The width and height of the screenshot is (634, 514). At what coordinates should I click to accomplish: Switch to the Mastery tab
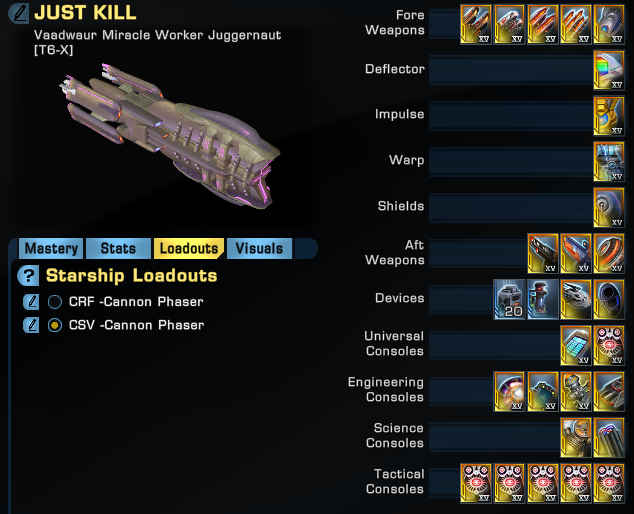[x=51, y=249]
